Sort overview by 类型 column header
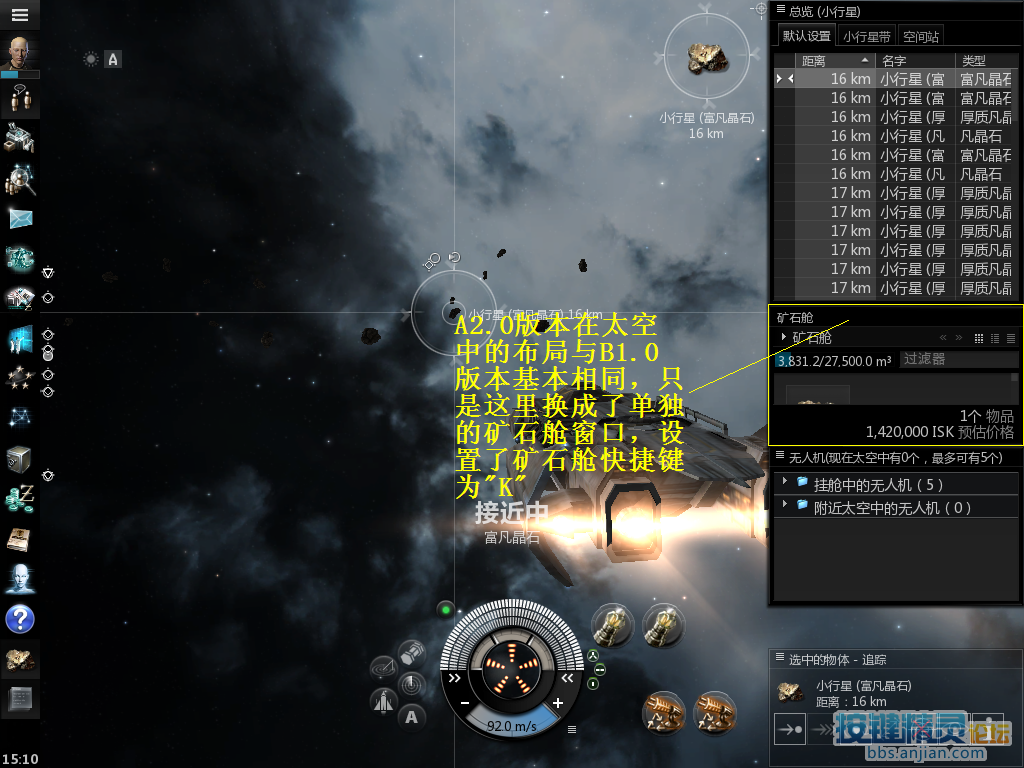 pyautogui.click(x=985, y=61)
